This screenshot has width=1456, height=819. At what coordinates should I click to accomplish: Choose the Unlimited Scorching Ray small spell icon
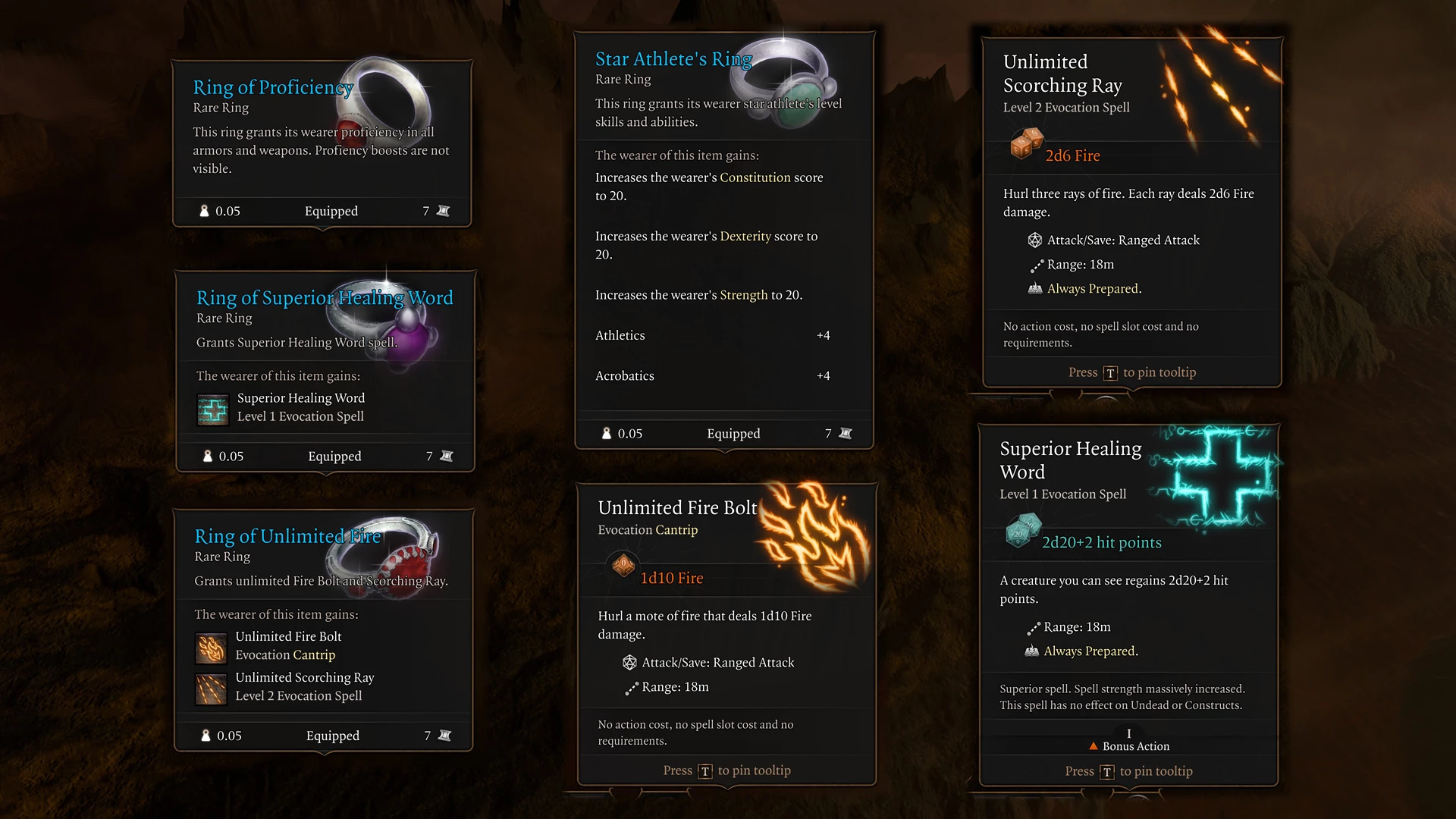[211, 689]
